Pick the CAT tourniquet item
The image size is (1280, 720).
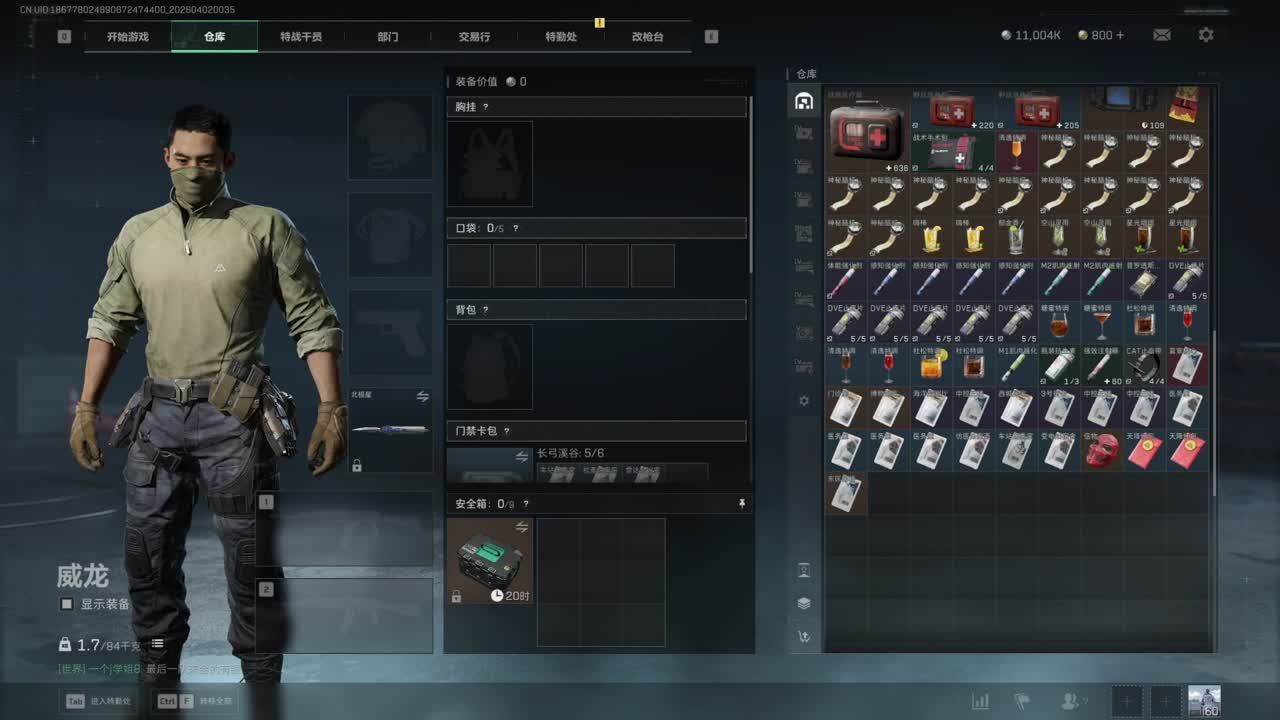pyautogui.click(x=1144, y=365)
